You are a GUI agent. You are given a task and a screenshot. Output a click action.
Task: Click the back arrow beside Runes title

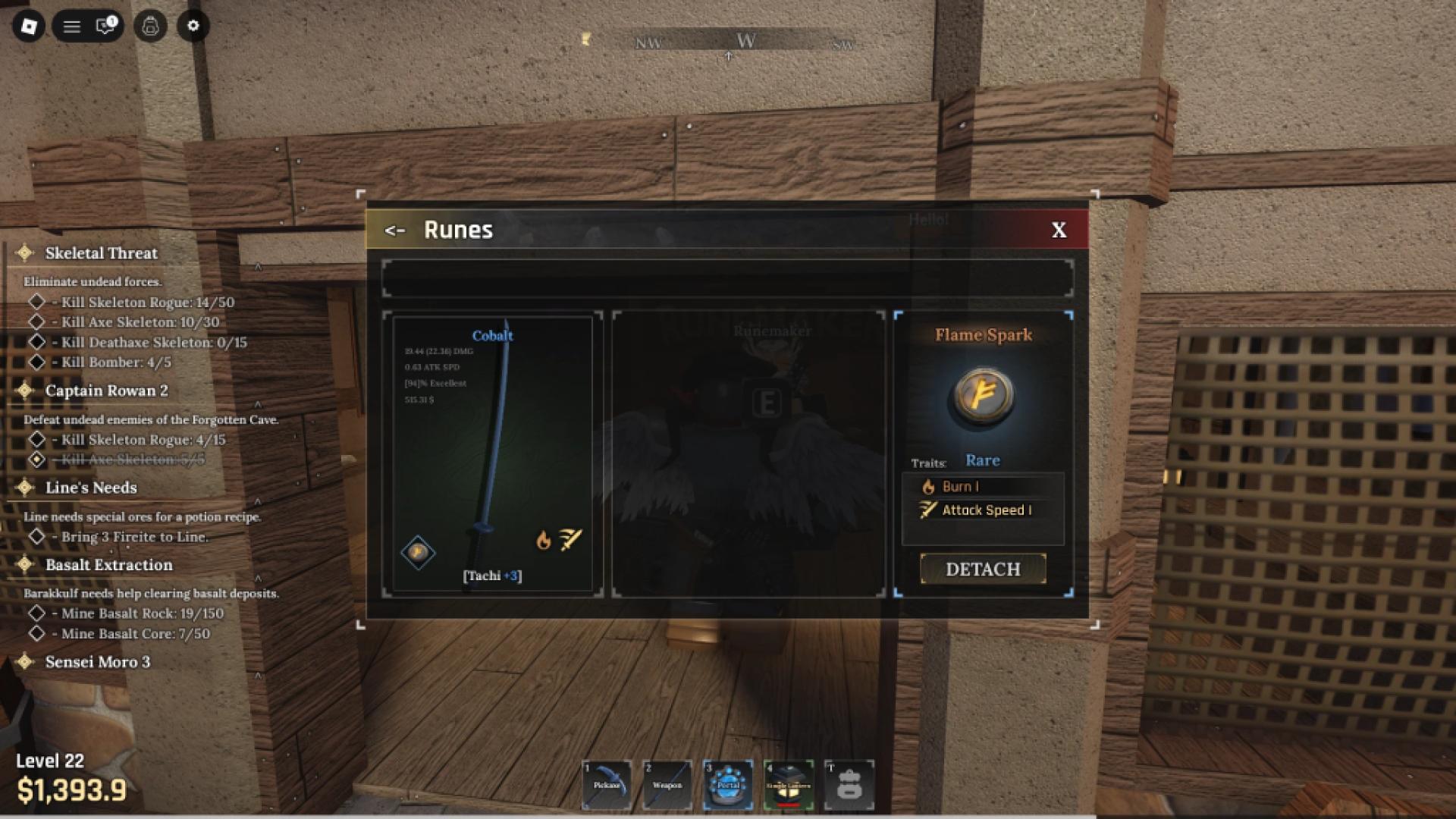coord(394,230)
